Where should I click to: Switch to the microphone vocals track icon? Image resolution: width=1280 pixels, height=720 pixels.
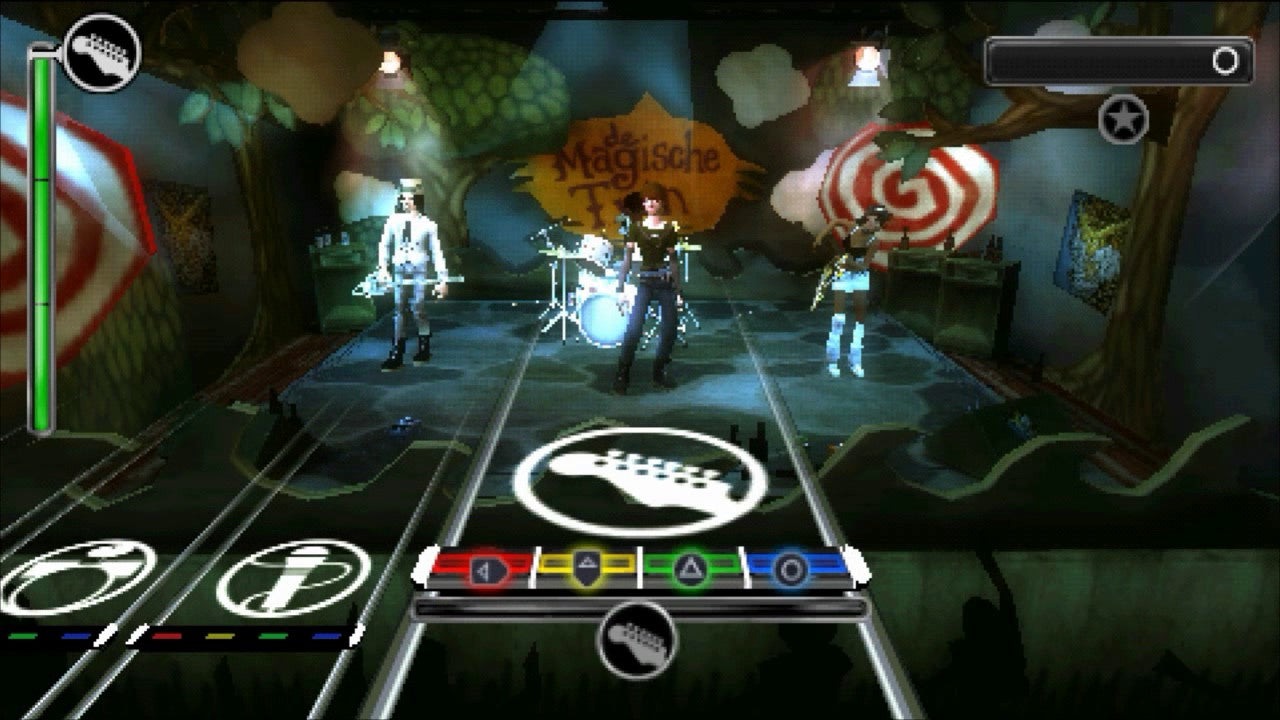coord(292,579)
